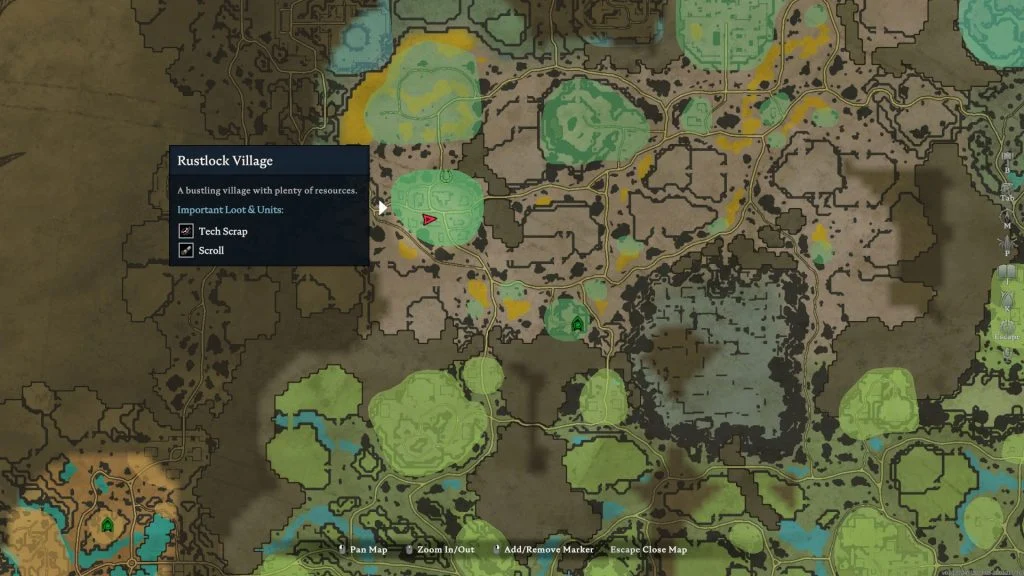
Task: Click the Rustlock Village tooltip title
Action: (225, 160)
